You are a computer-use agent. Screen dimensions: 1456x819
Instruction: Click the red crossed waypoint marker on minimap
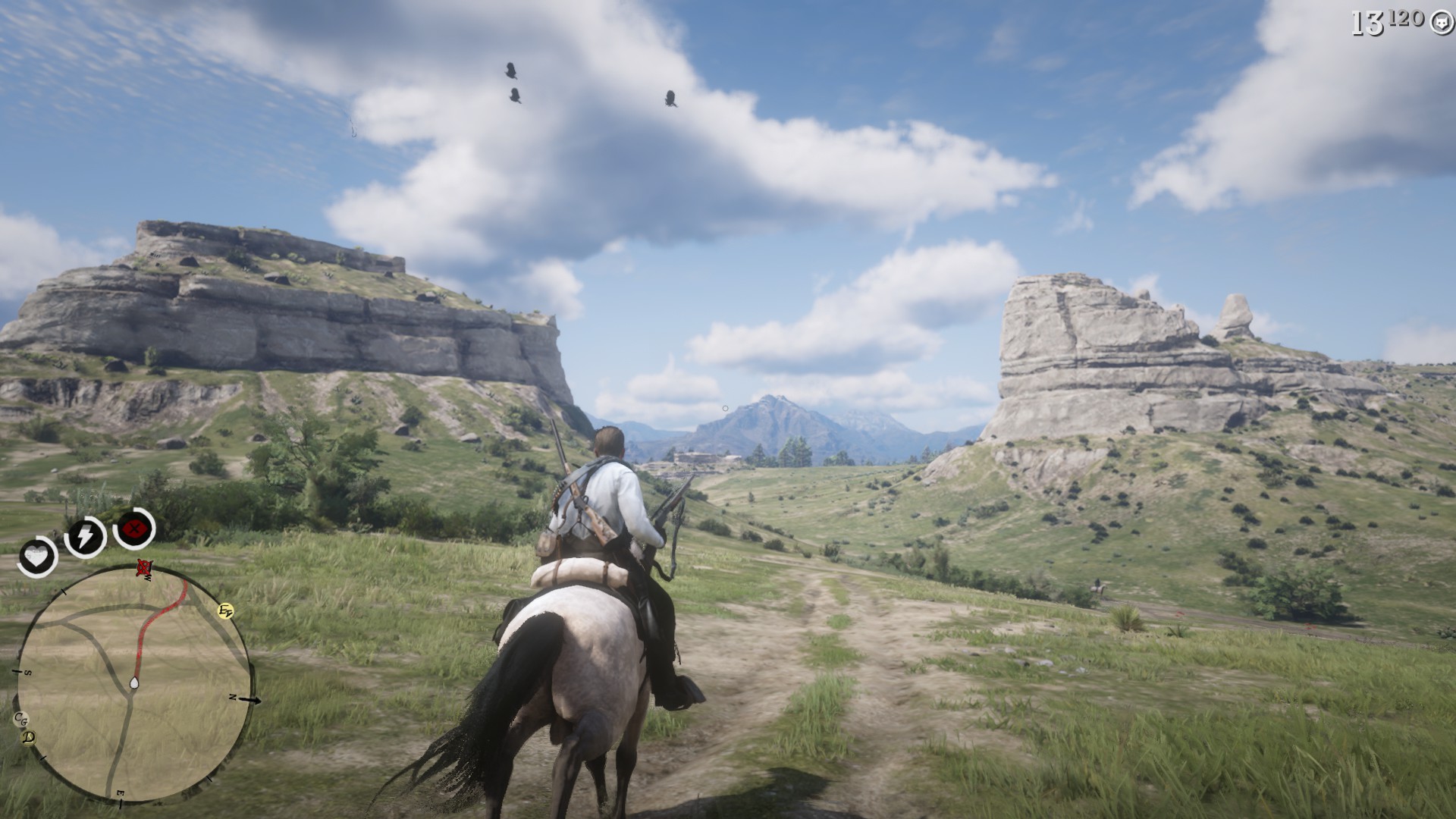(143, 567)
